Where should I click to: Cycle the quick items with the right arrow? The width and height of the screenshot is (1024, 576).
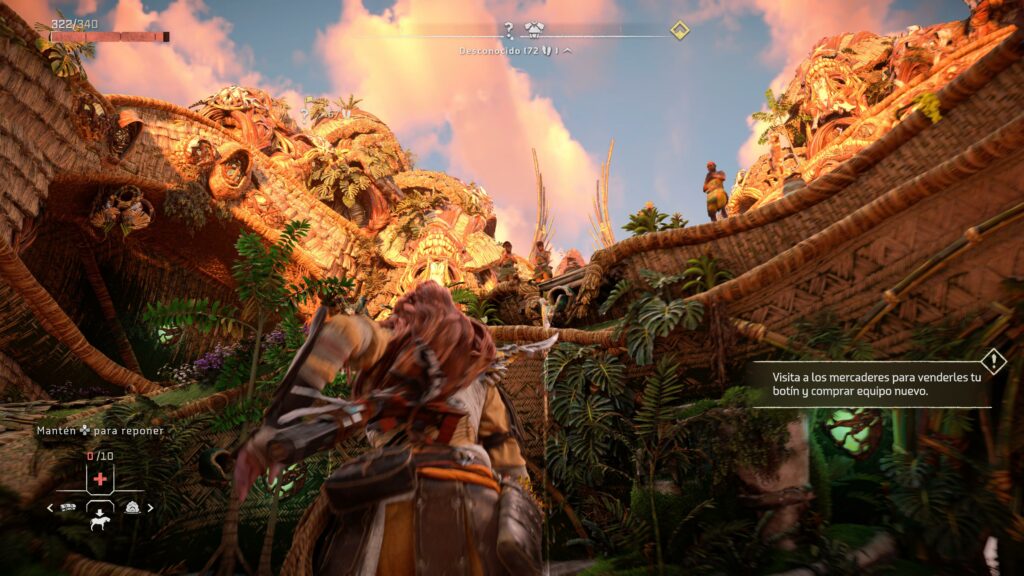pyautogui.click(x=151, y=508)
